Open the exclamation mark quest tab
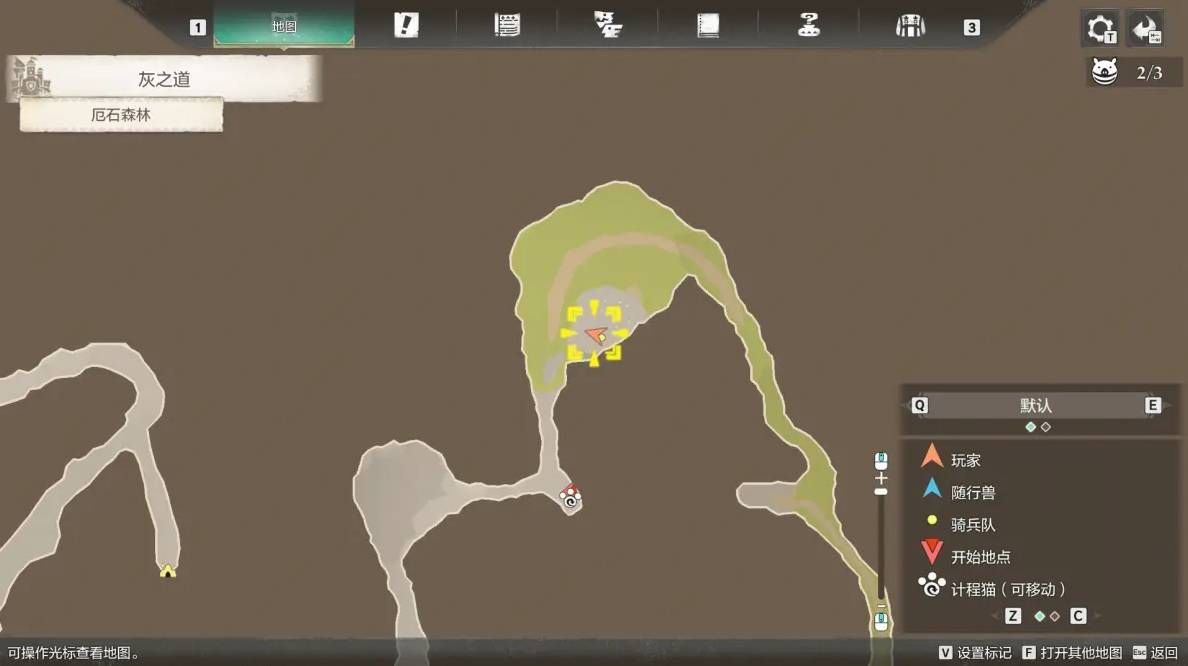The image size is (1188, 666). 406,26
